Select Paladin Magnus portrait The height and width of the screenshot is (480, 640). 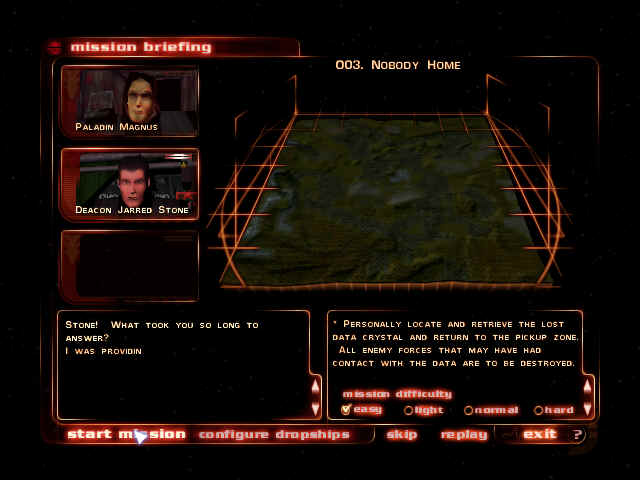tap(130, 101)
